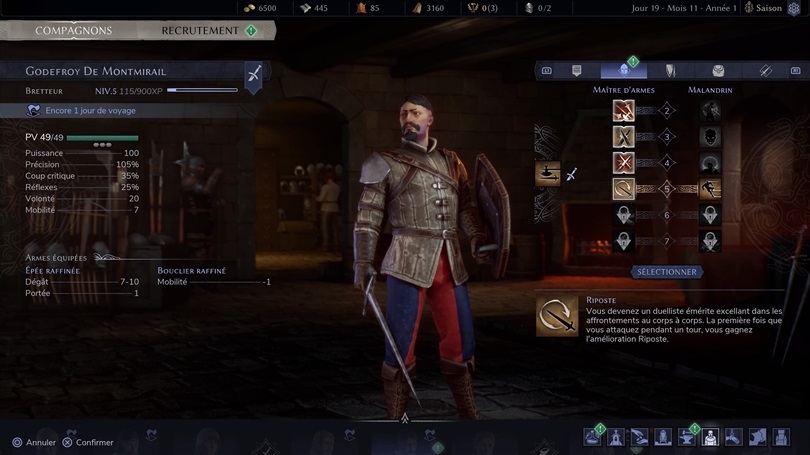
Task: Open the anvil forge menu
Action: 687,437
